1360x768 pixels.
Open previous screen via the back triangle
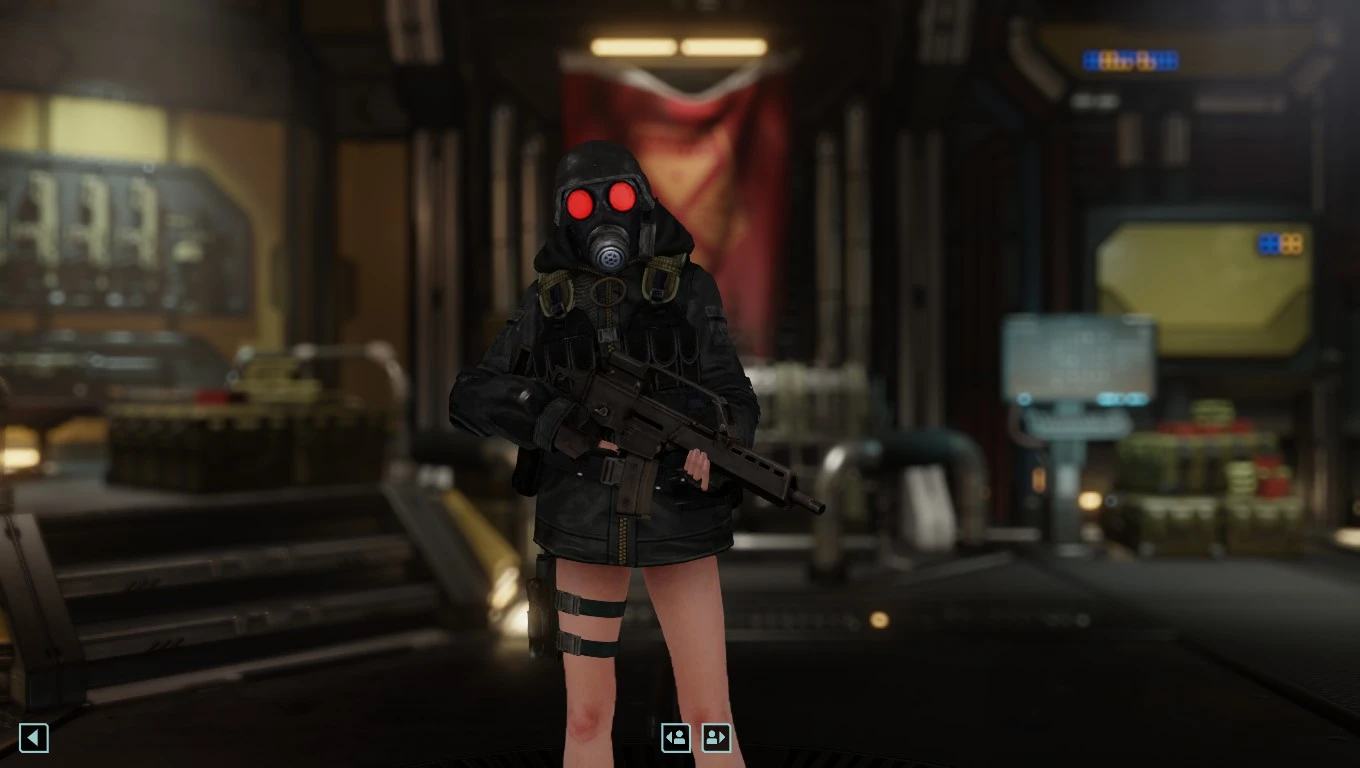pyautogui.click(x=33, y=738)
